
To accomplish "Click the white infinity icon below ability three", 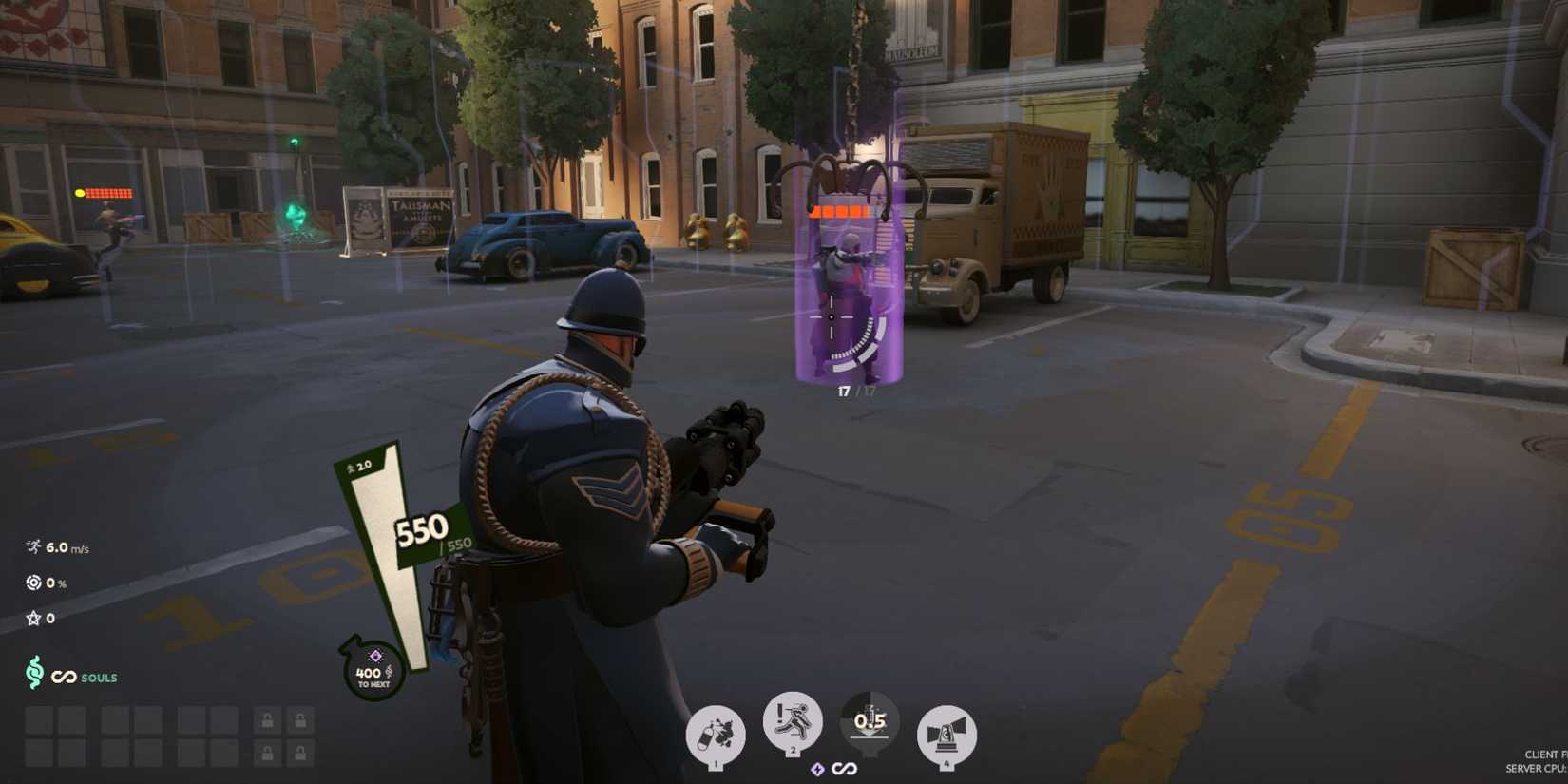I will point(846,768).
